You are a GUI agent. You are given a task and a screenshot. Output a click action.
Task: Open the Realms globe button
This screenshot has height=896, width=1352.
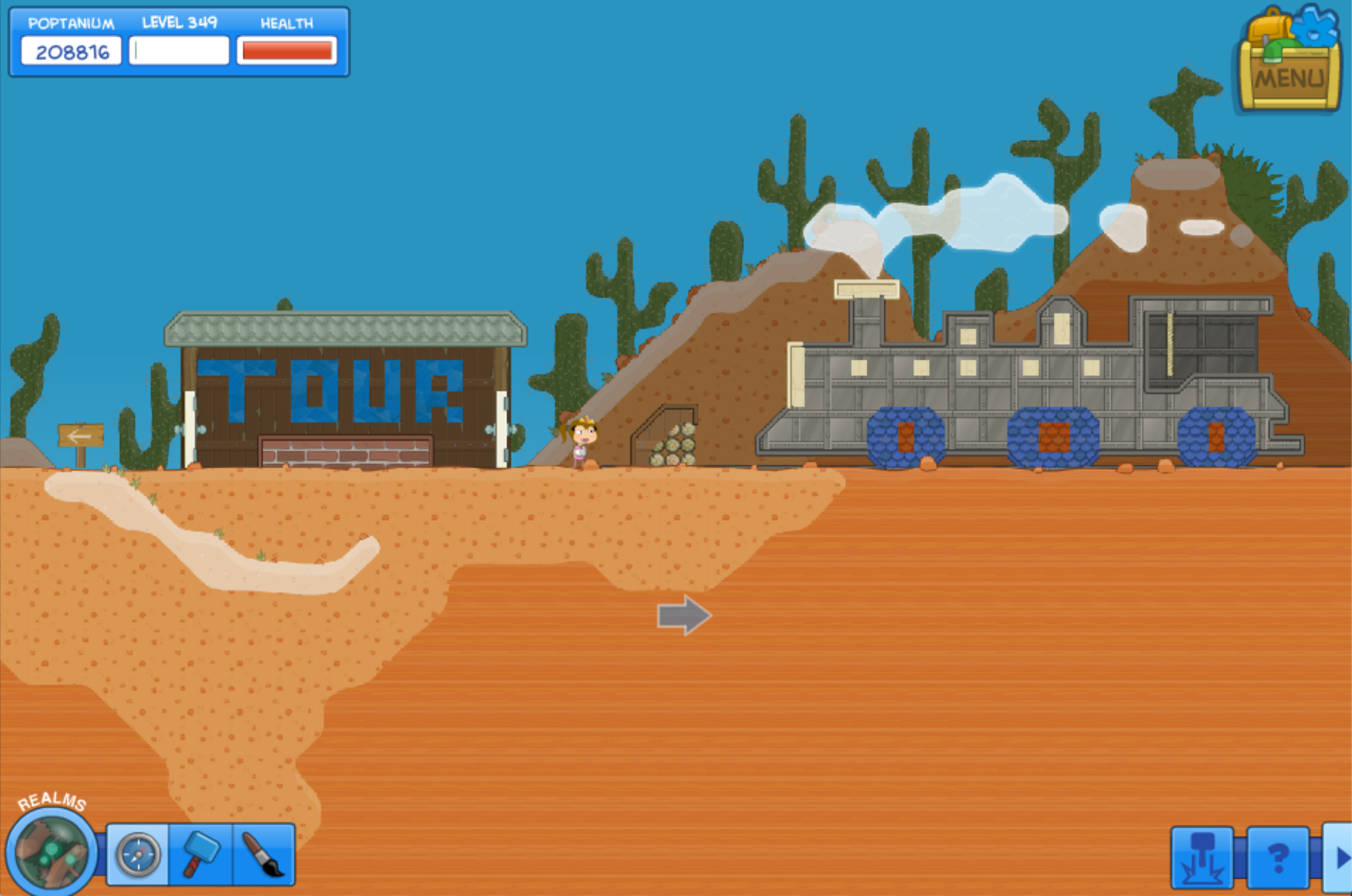pyautogui.click(x=51, y=851)
